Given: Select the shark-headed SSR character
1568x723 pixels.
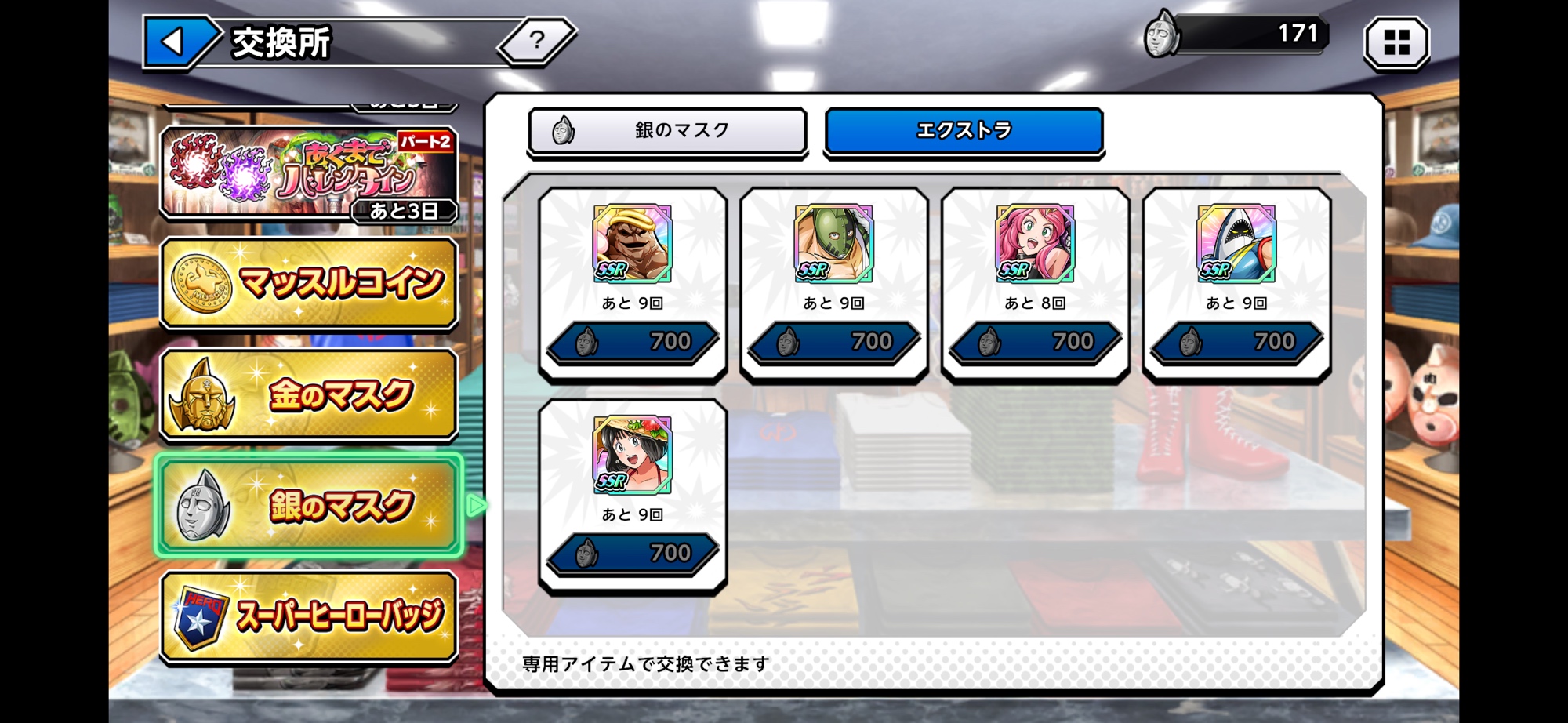Looking at the screenshot, I should pyautogui.click(x=1236, y=243).
